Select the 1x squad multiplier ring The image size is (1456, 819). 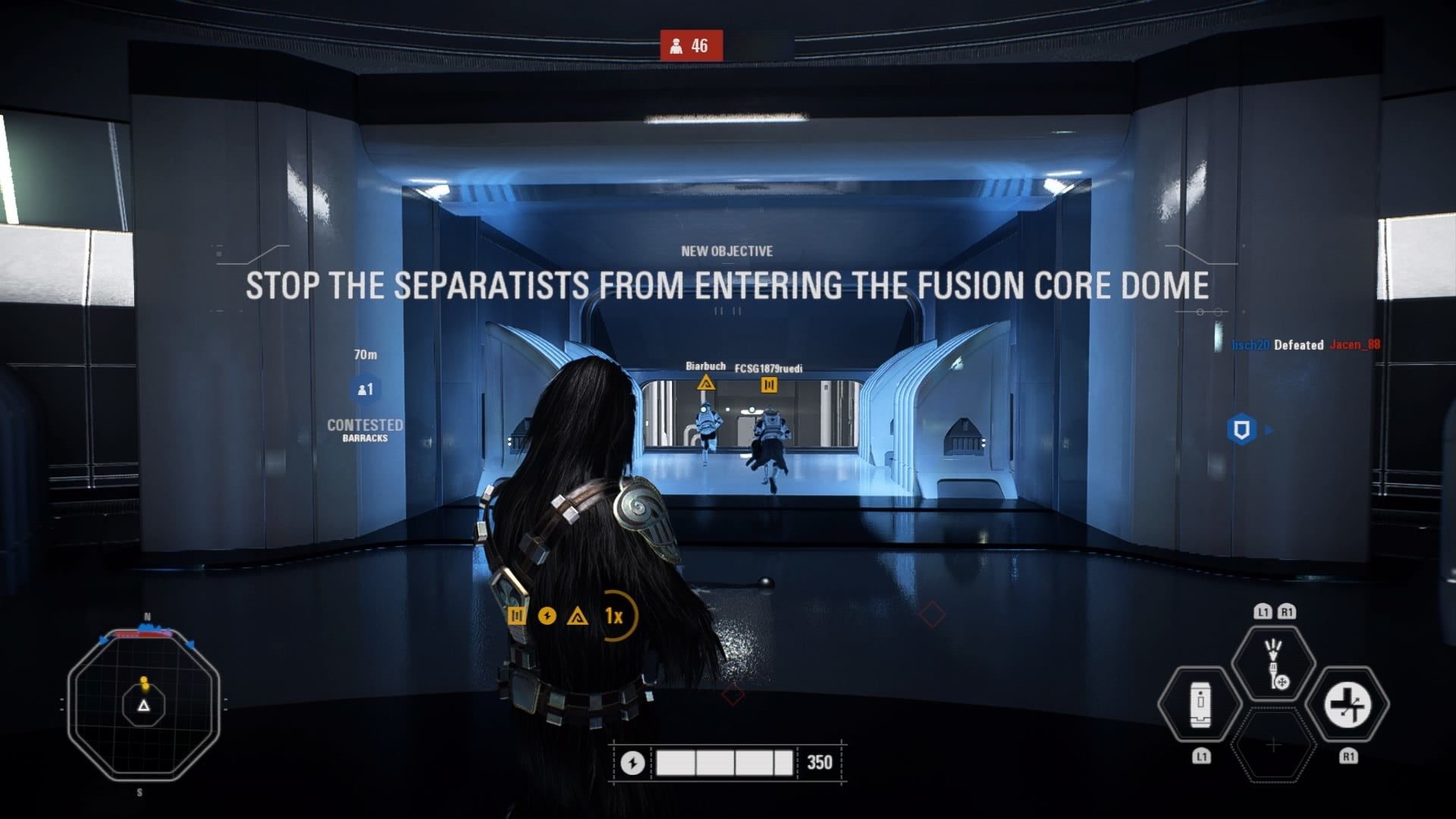[x=614, y=616]
